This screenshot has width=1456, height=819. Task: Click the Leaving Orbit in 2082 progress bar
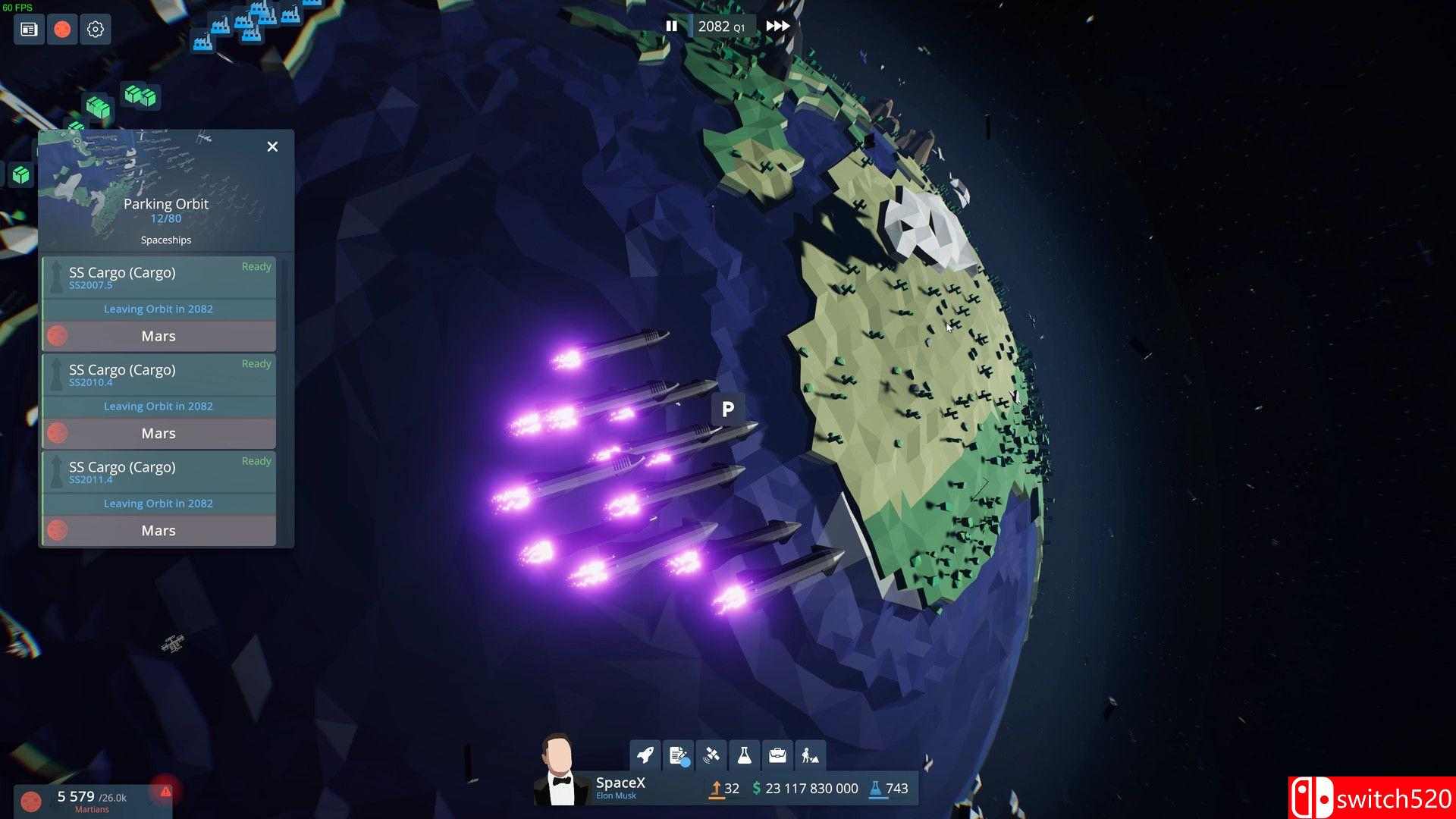pos(158,309)
